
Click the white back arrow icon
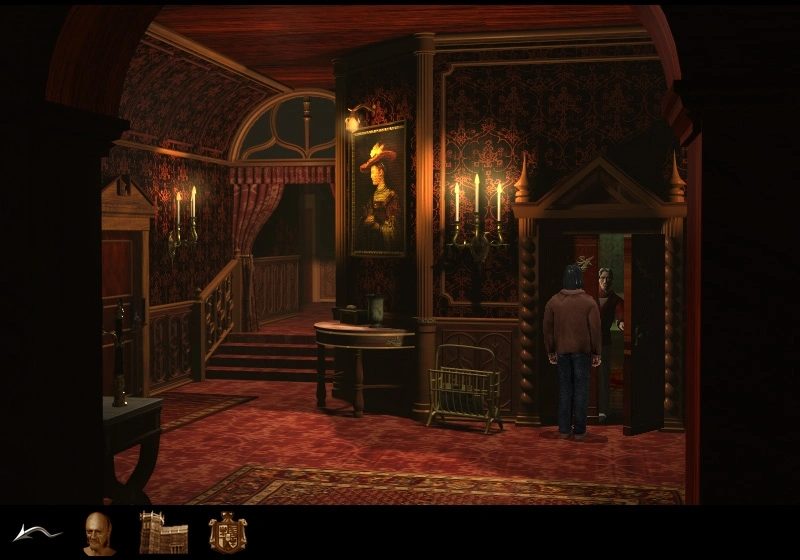tap(37, 533)
